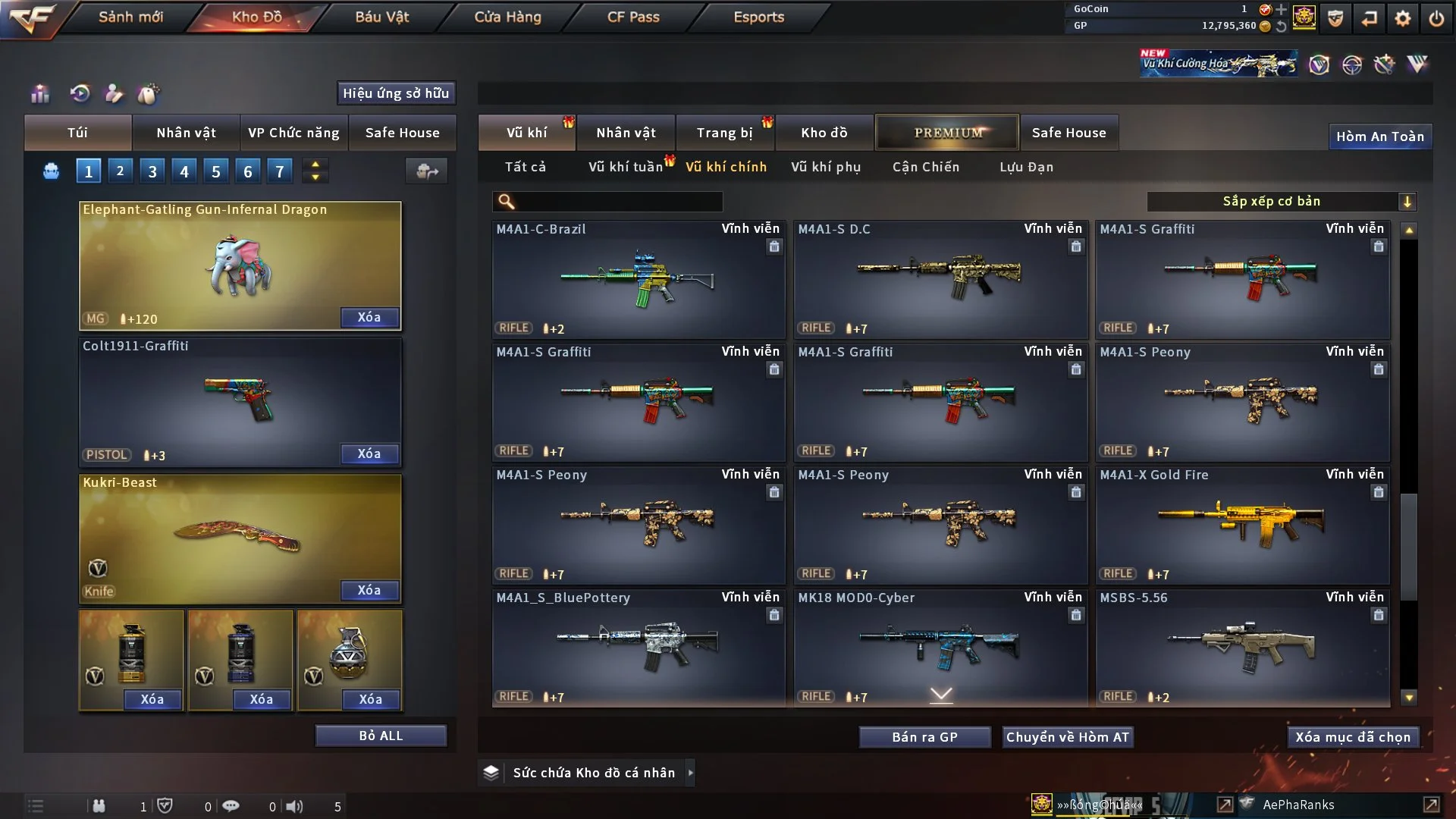Select the PREMIUM storage tab
Screen dimensions: 1456x819
947,133
